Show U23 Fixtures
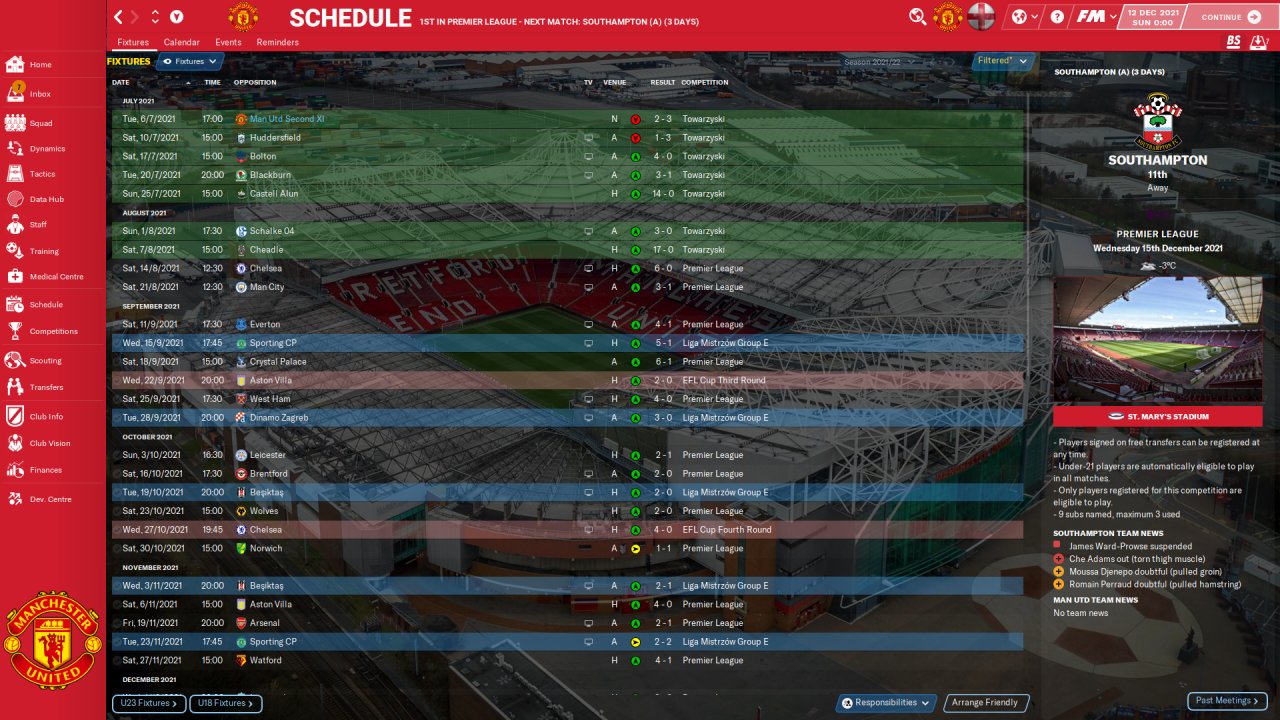Screen dimensions: 1280x720 (149, 704)
